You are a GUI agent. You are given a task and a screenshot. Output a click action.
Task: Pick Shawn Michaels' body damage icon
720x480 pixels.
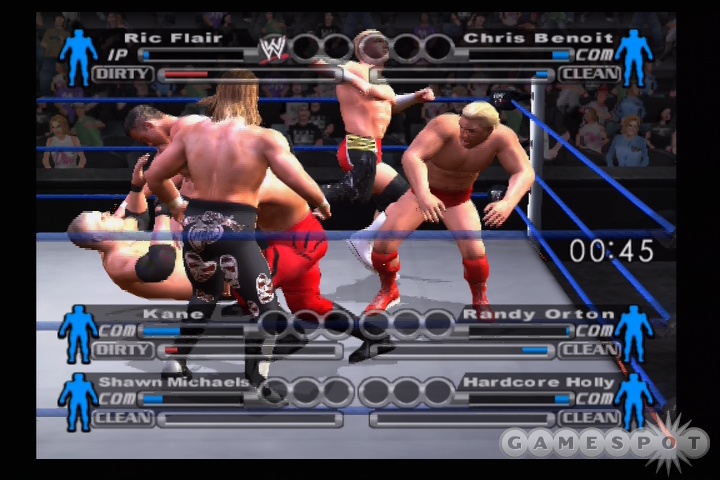(78, 400)
